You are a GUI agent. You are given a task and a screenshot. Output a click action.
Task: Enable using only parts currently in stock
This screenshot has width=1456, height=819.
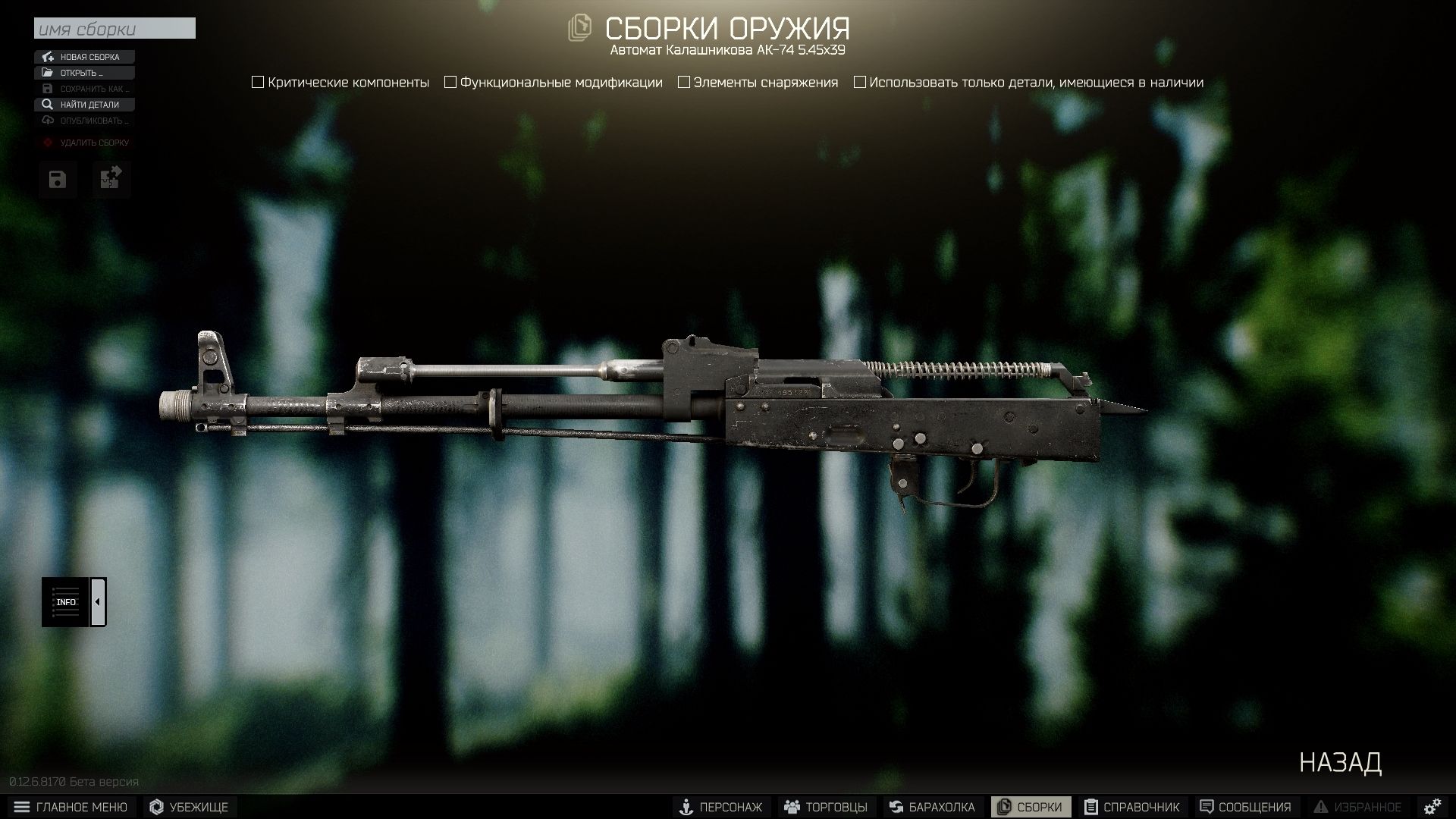859,82
